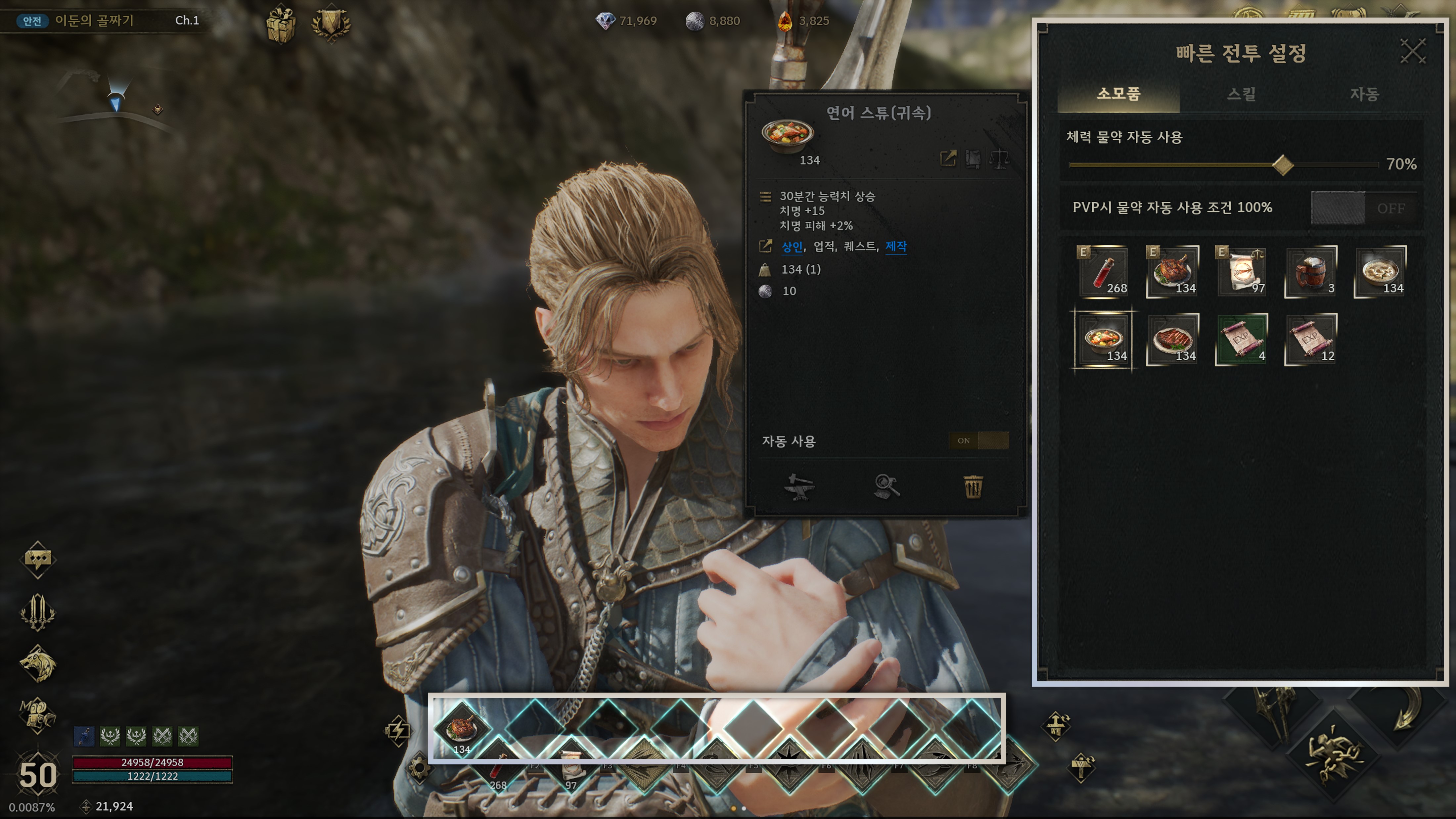This screenshot has height=819, width=1456.
Task: Choose the wooden beer mug item slot
Action: tap(1311, 272)
